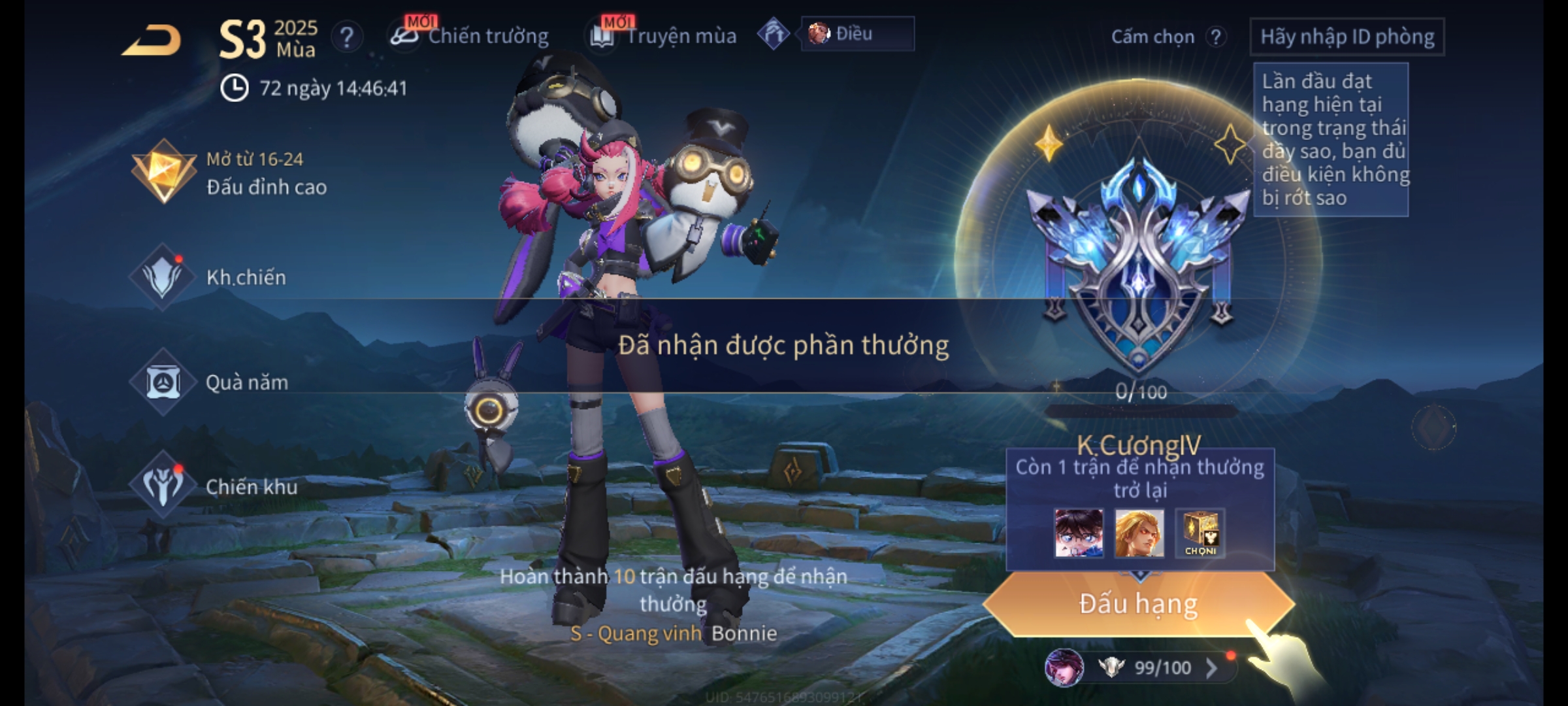
Task: Open Truyện mùa season story
Action: [664, 36]
